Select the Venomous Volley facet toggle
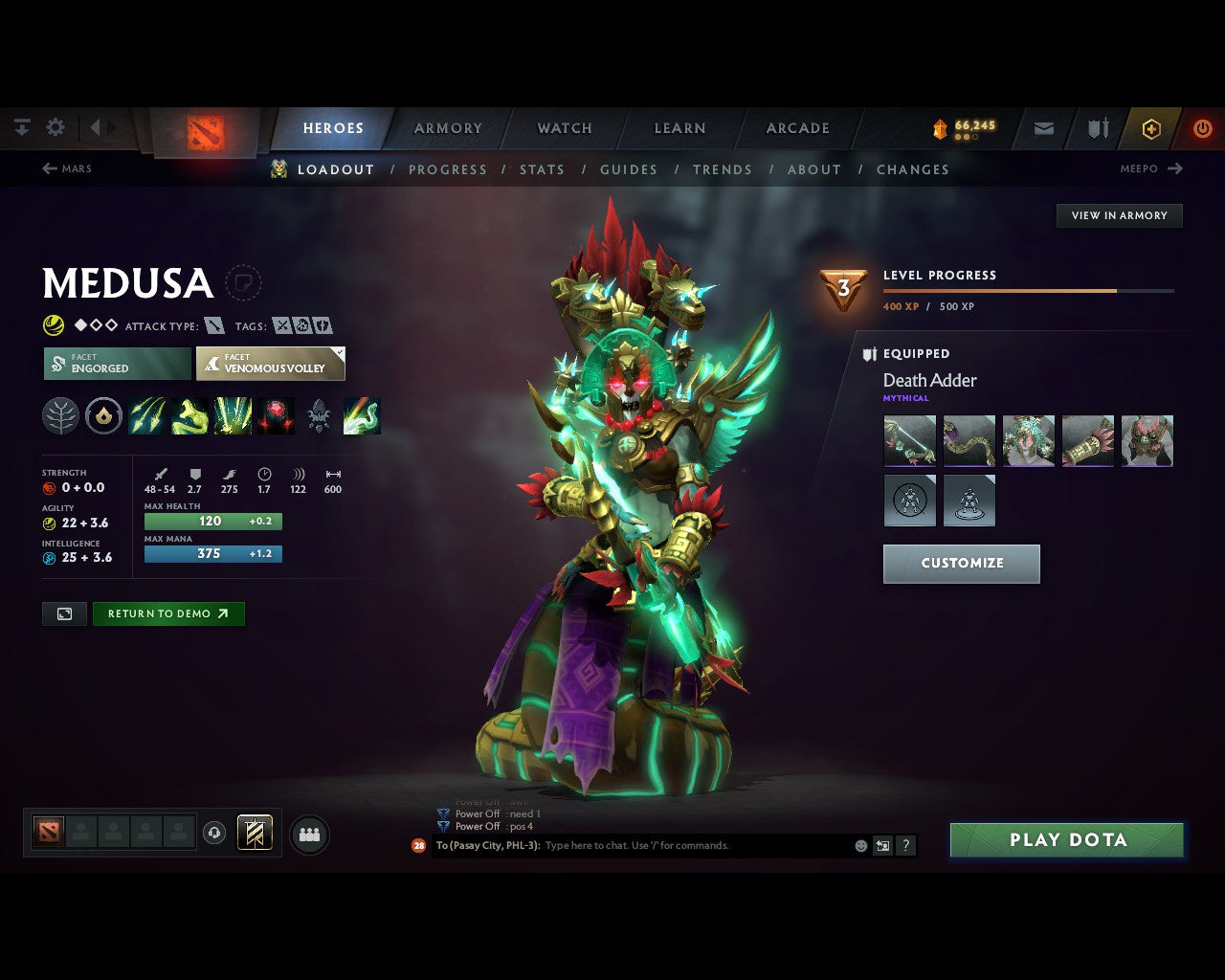 (269, 364)
